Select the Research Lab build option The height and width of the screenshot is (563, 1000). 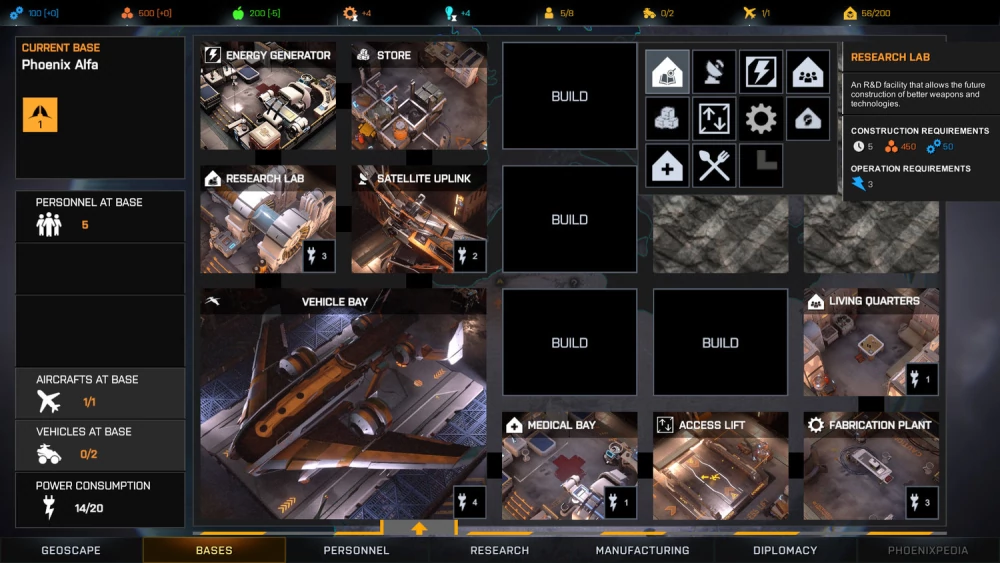[667, 72]
